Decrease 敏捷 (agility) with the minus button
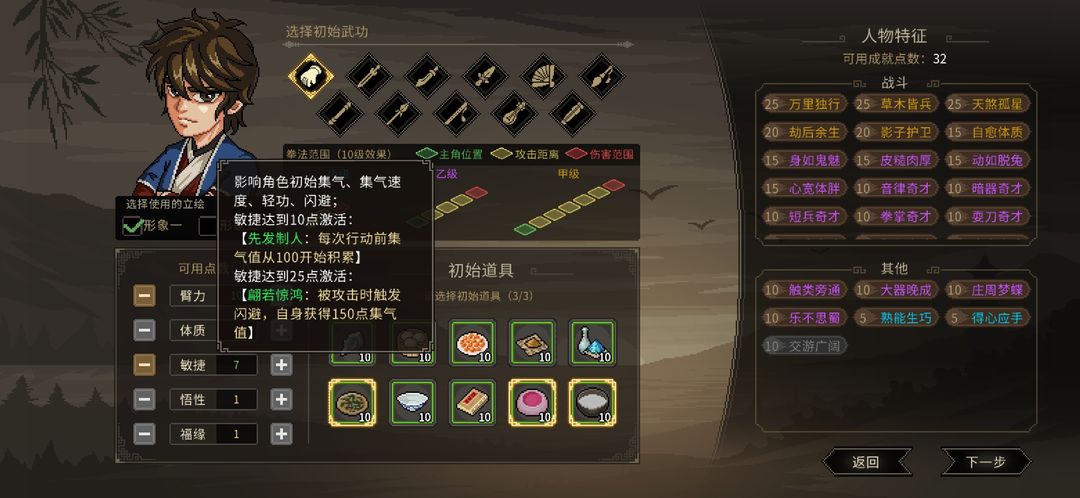Image resolution: width=1080 pixels, height=498 pixels. click(145, 365)
